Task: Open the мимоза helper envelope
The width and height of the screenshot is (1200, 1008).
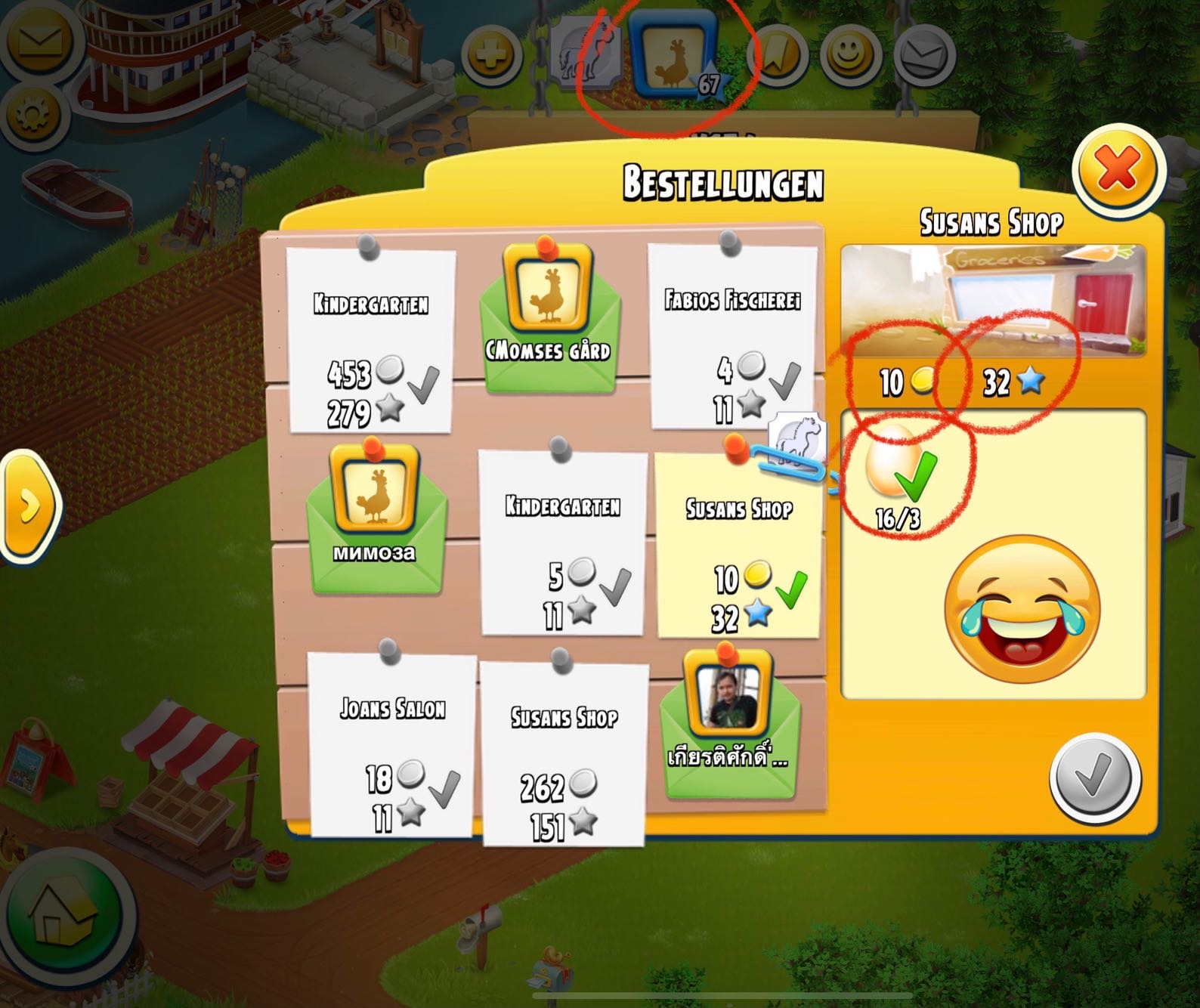Action: pyautogui.click(x=376, y=515)
